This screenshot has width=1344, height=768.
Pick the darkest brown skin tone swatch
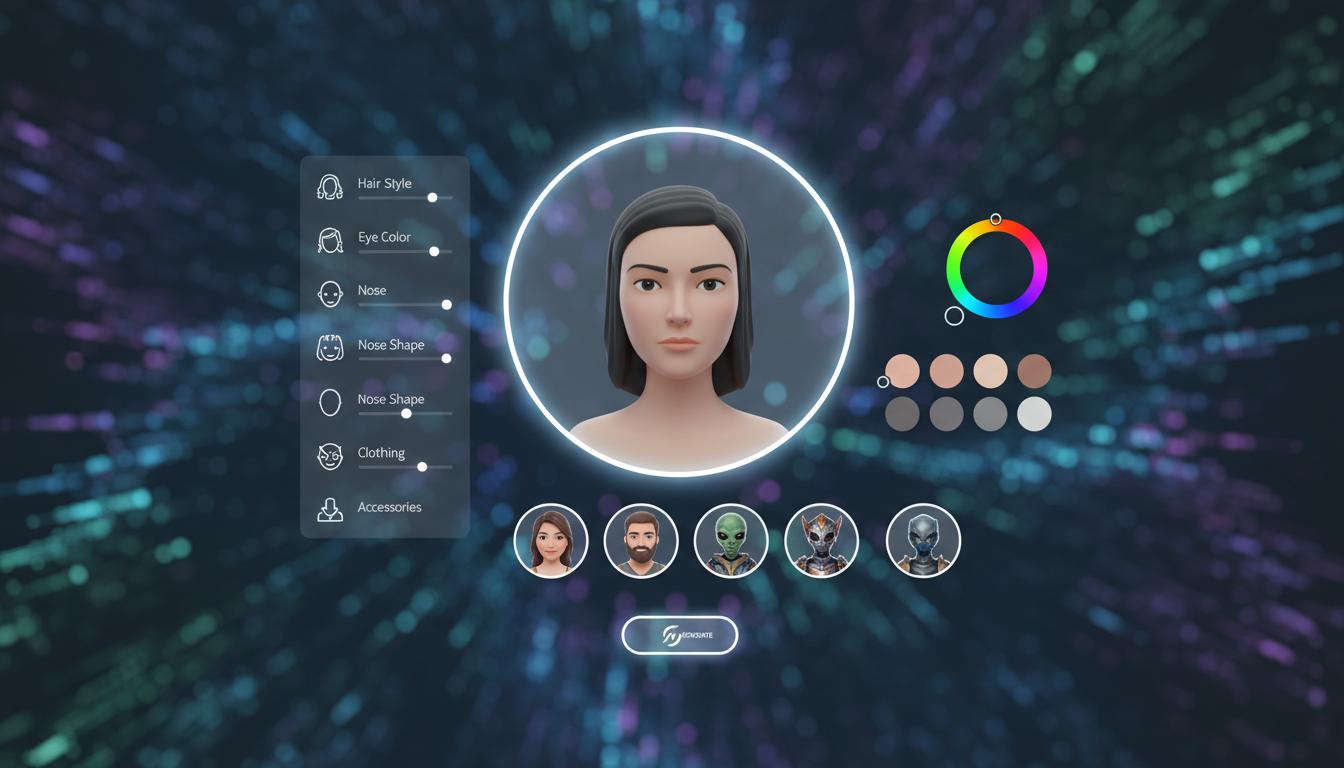coord(1034,371)
